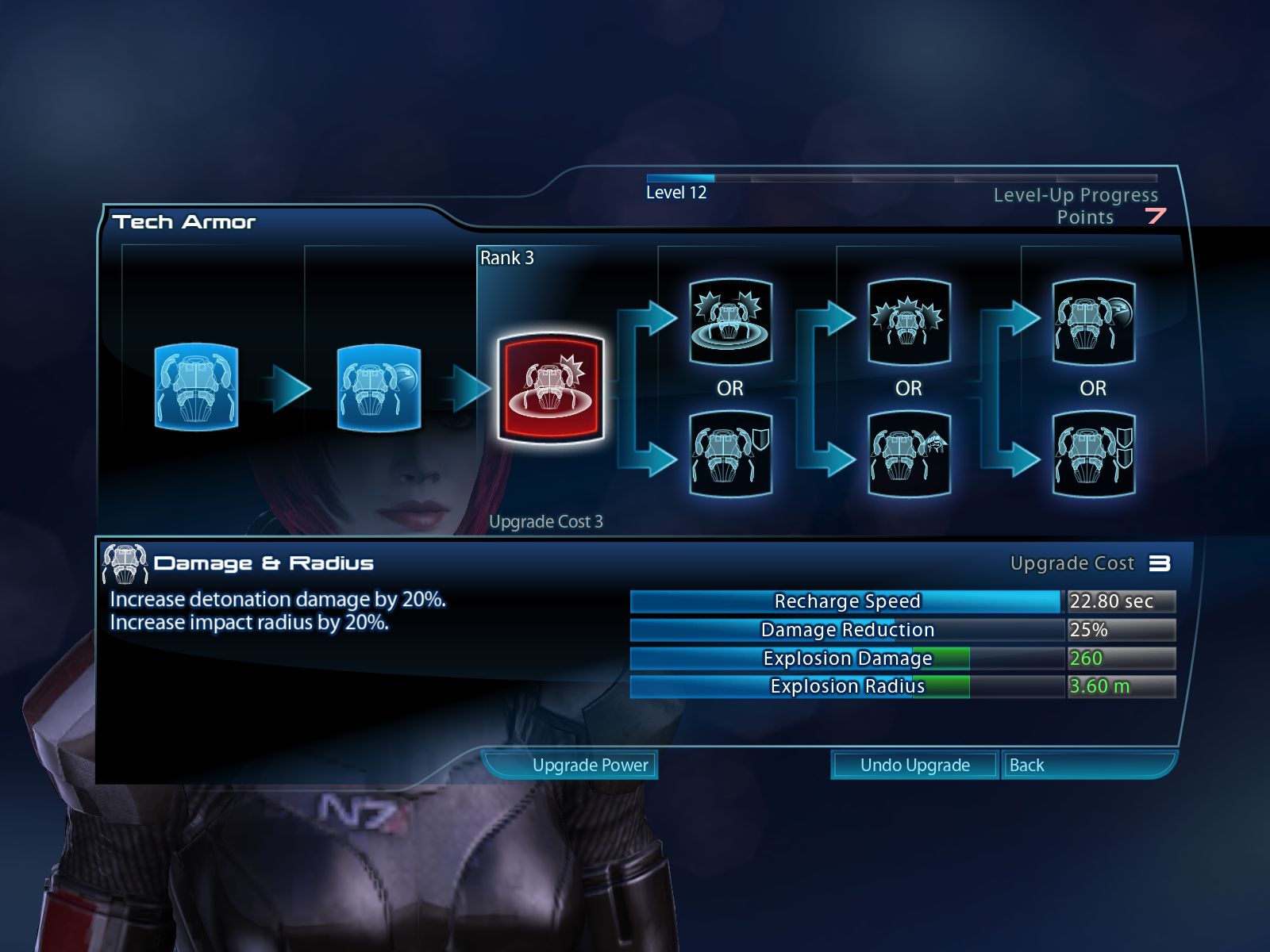Undo the last upgrade

(914, 765)
